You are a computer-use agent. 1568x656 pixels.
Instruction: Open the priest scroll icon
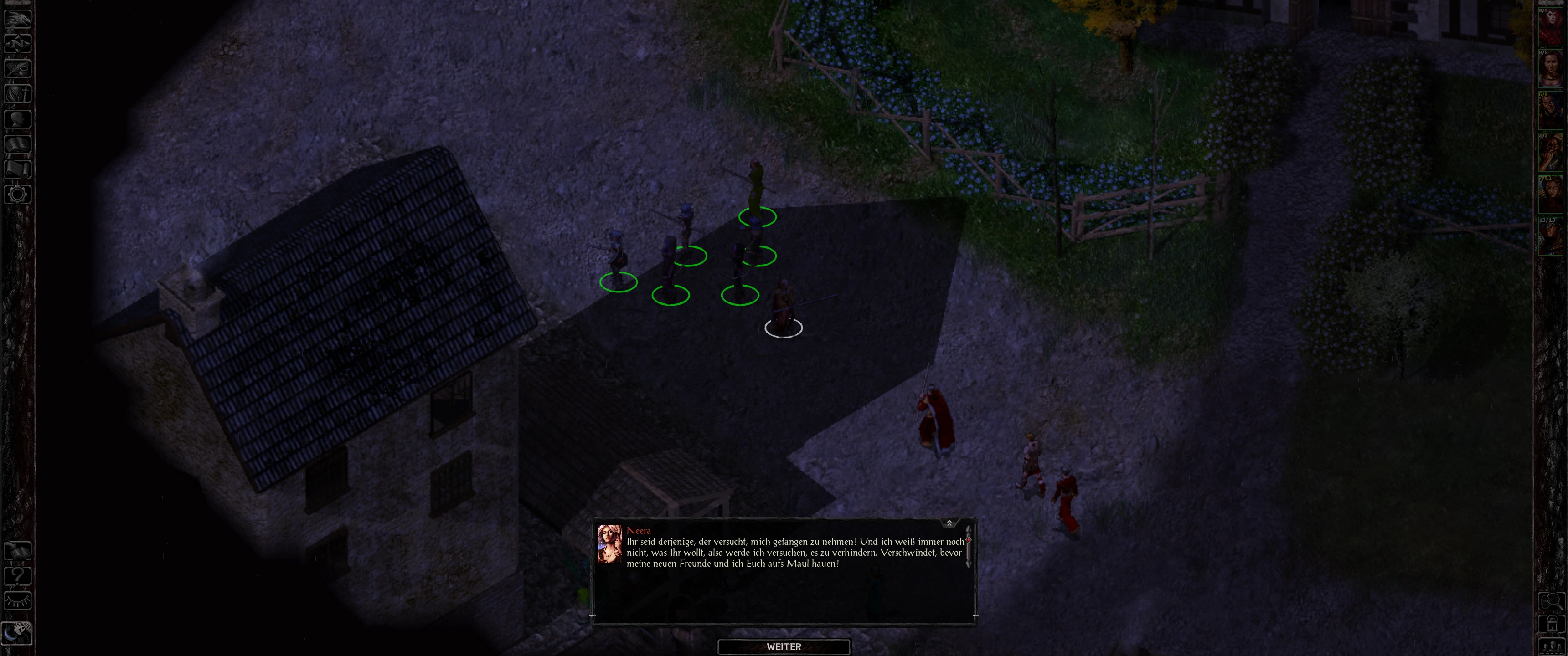[17, 169]
